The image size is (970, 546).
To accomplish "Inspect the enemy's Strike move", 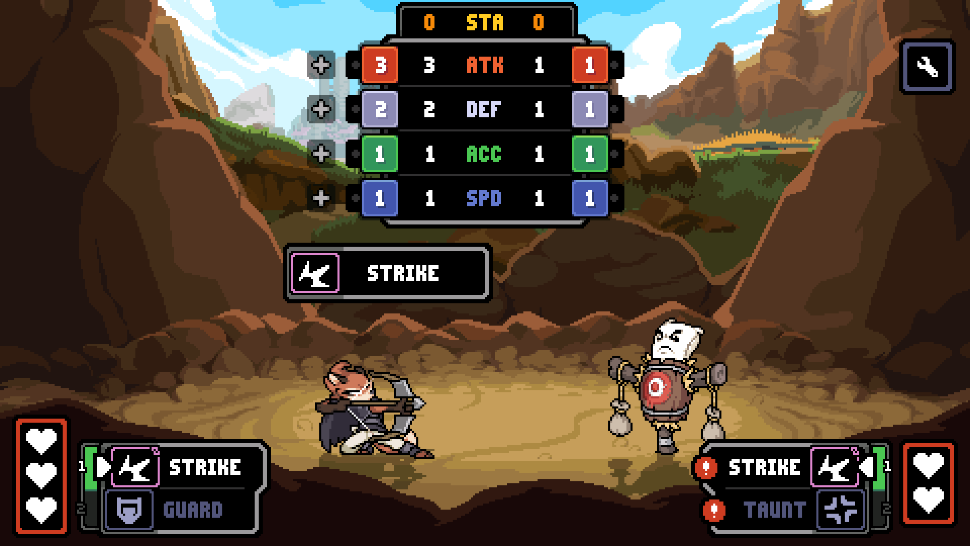I will coord(786,467).
